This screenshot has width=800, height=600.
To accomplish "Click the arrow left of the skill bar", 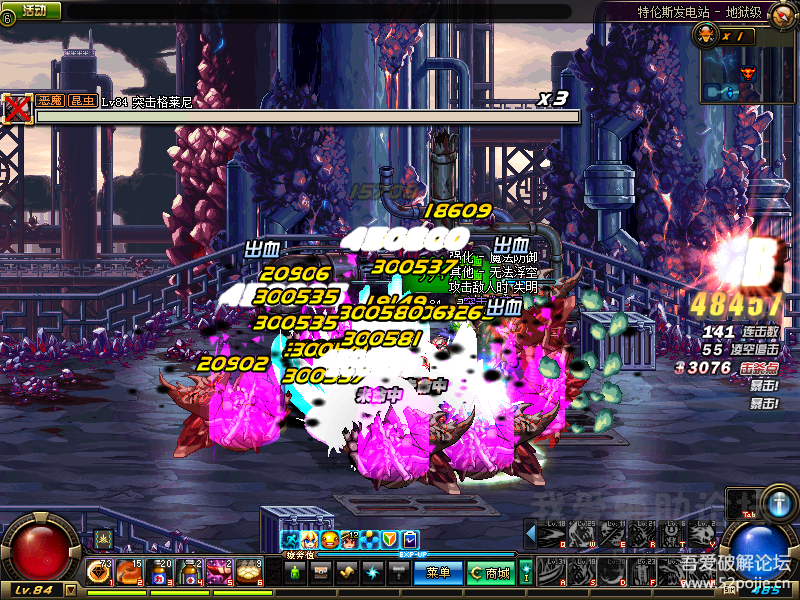I will (x=529, y=535).
